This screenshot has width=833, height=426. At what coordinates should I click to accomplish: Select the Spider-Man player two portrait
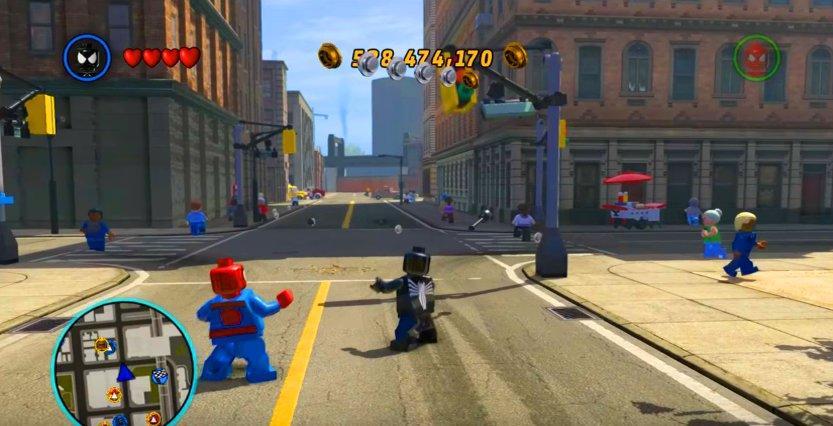pos(756,58)
